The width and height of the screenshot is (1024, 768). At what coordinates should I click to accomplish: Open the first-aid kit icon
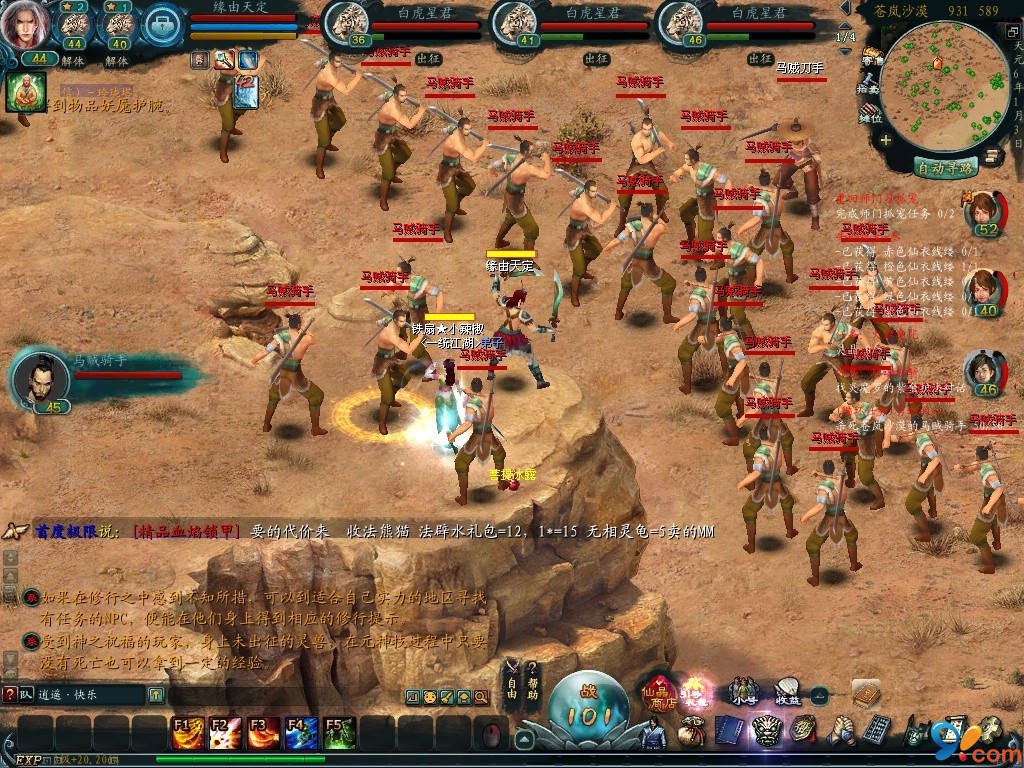(162, 27)
